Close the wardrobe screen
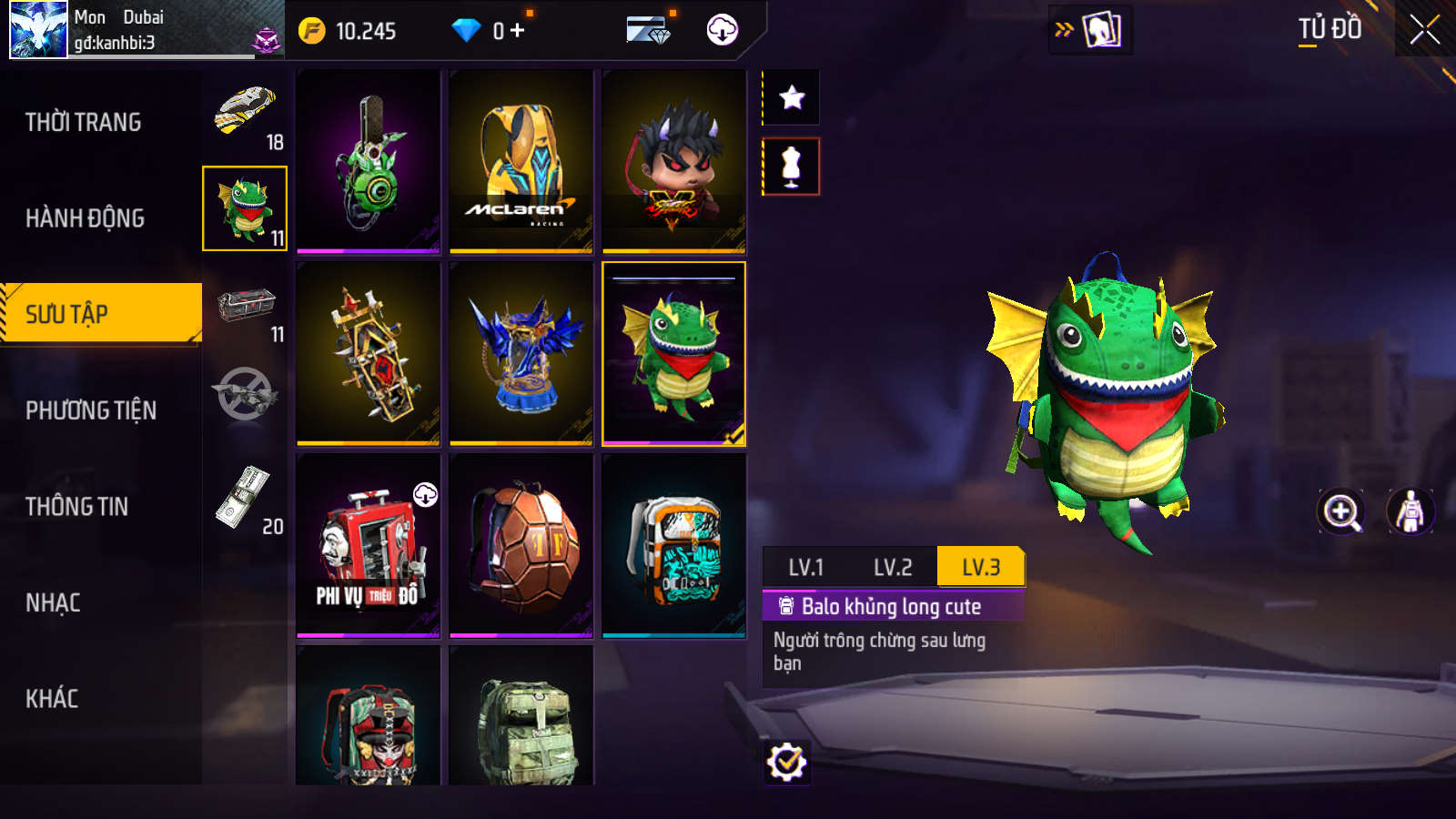The height and width of the screenshot is (819, 1456). click(x=1424, y=30)
